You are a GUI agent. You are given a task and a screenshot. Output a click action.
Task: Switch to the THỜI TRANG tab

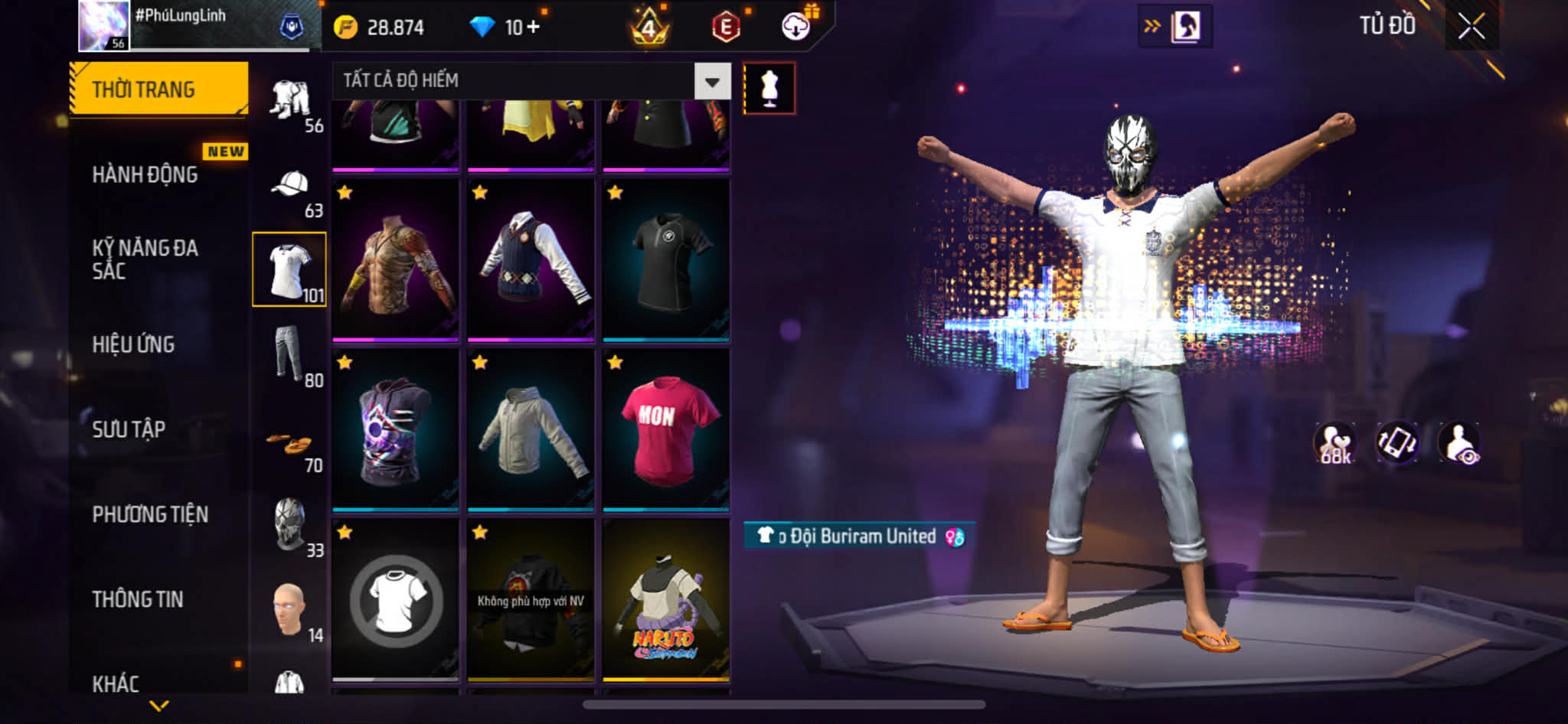158,90
